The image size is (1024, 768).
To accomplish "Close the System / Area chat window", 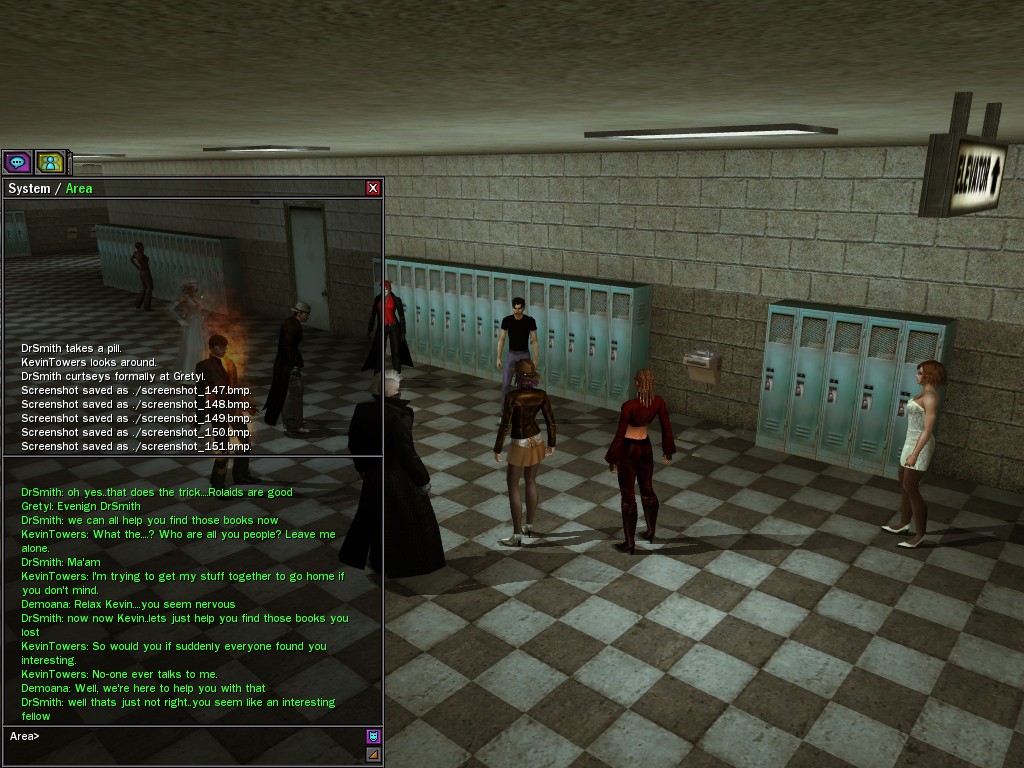I will coord(373,188).
